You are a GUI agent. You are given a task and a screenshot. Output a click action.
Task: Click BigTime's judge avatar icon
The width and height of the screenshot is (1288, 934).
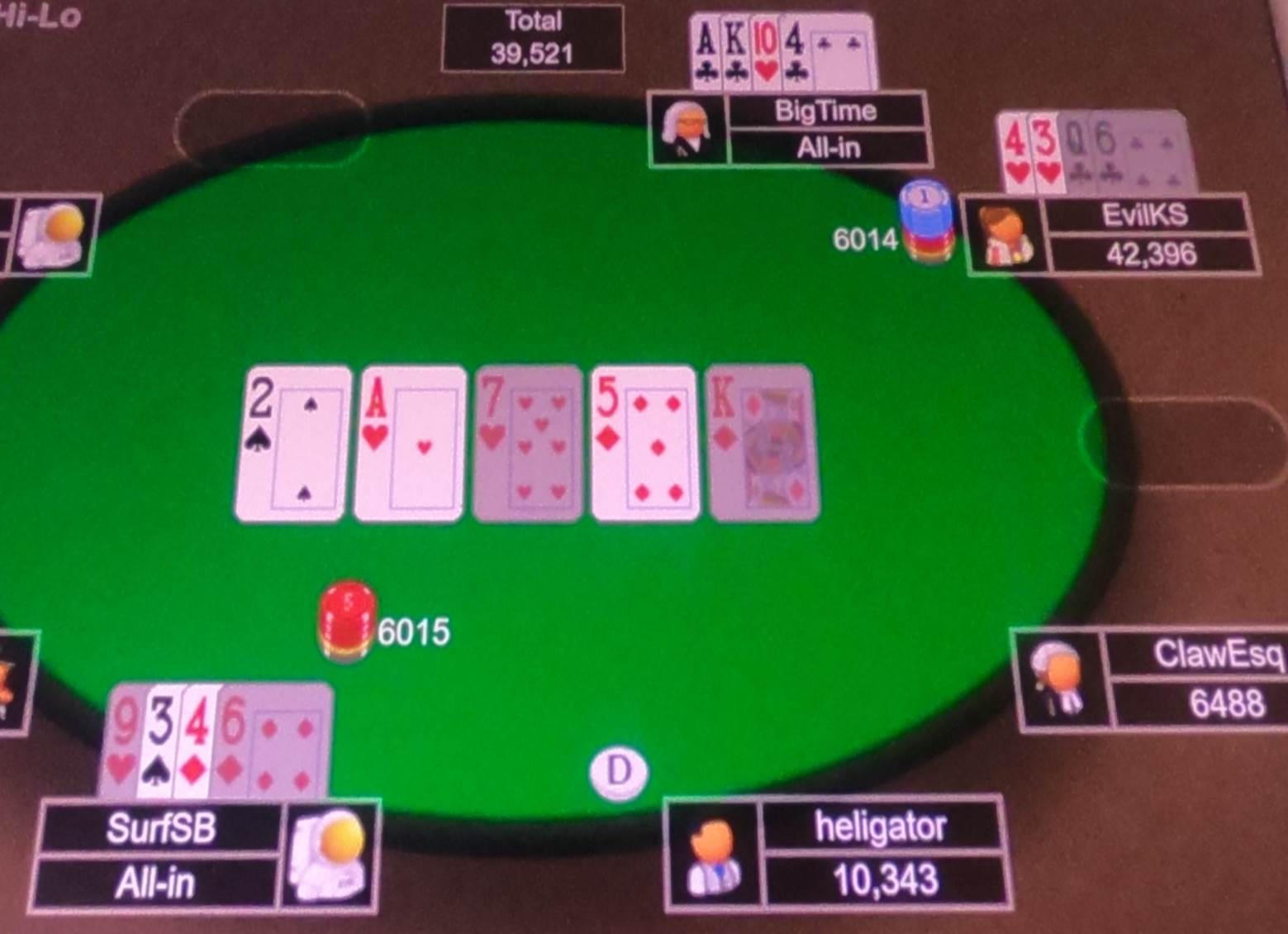[x=688, y=128]
